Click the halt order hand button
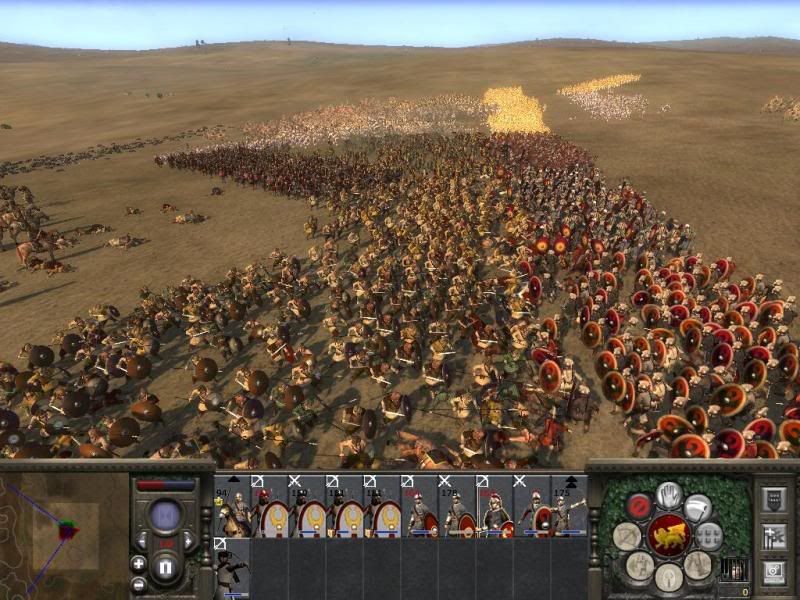The height and width of the screenshot is (600, 800). pos(669,495)
